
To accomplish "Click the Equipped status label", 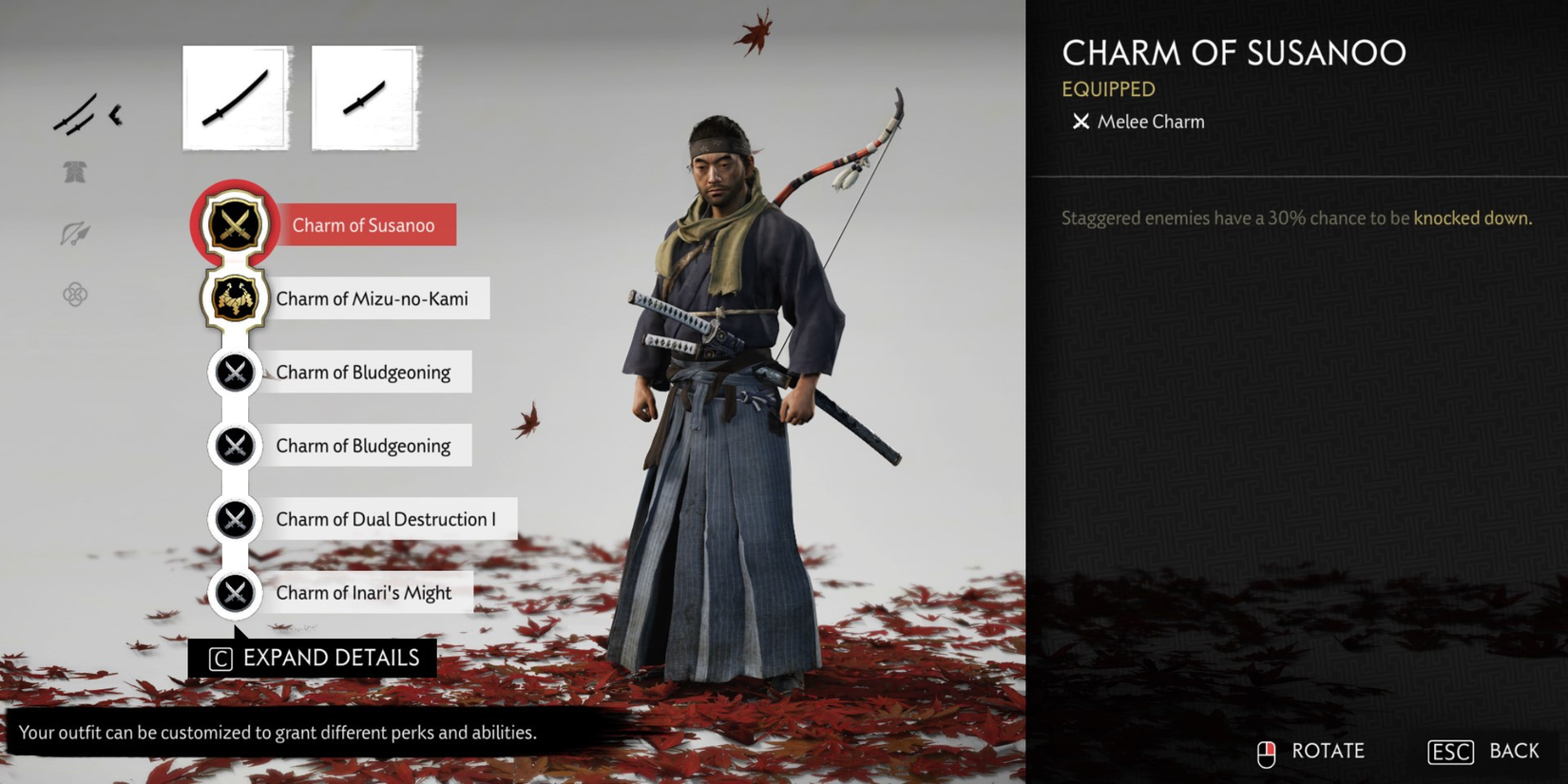I will coord(1108,88).
